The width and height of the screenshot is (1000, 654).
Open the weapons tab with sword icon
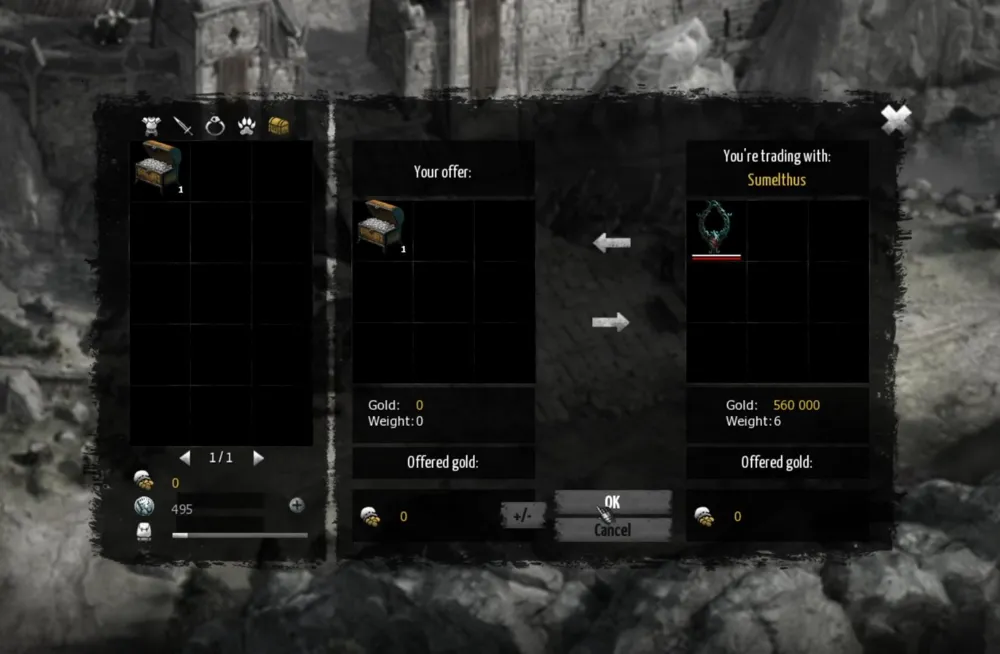[x=183, y=126]
